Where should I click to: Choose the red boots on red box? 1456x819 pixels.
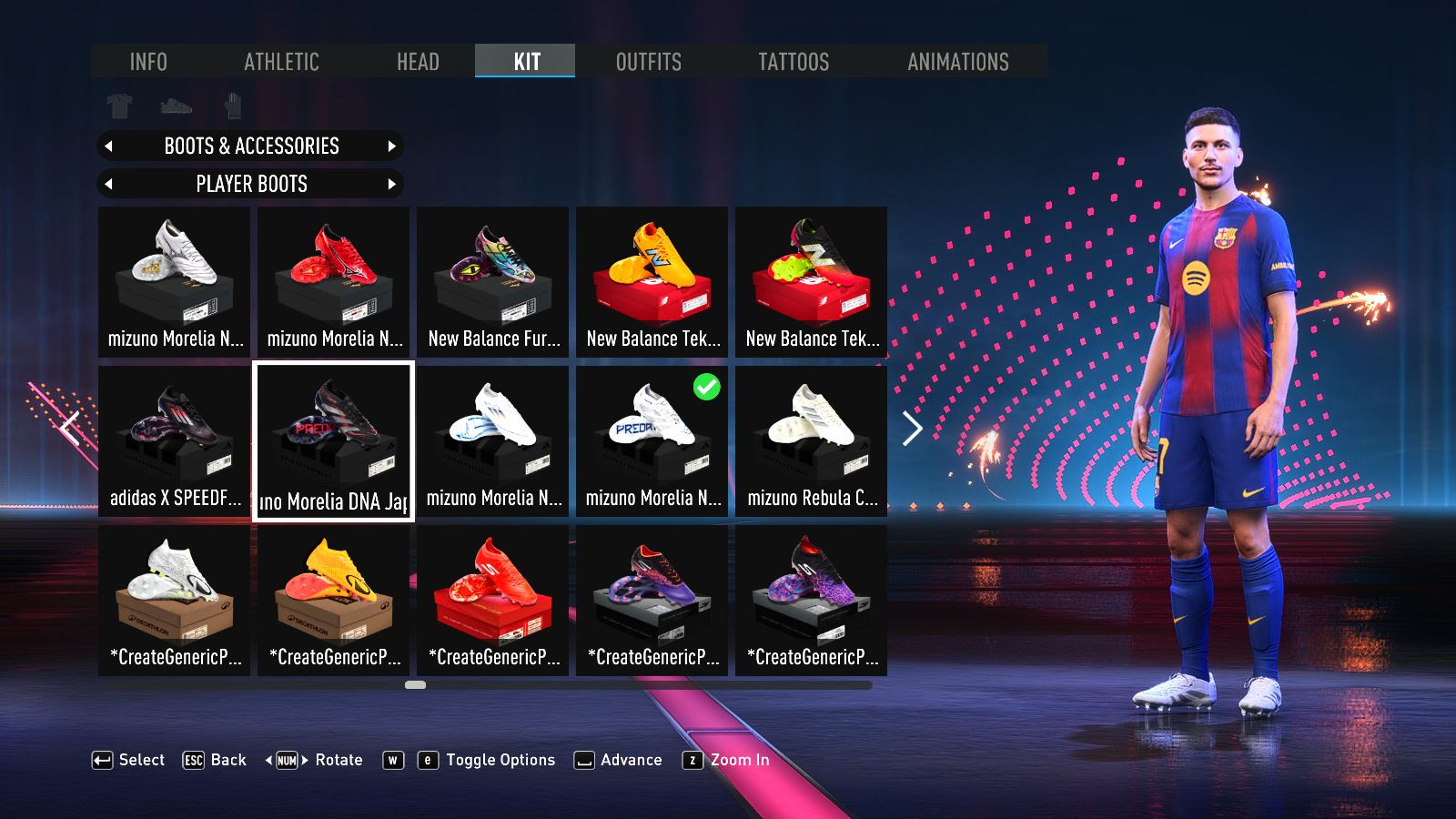(x=492, y=600)
